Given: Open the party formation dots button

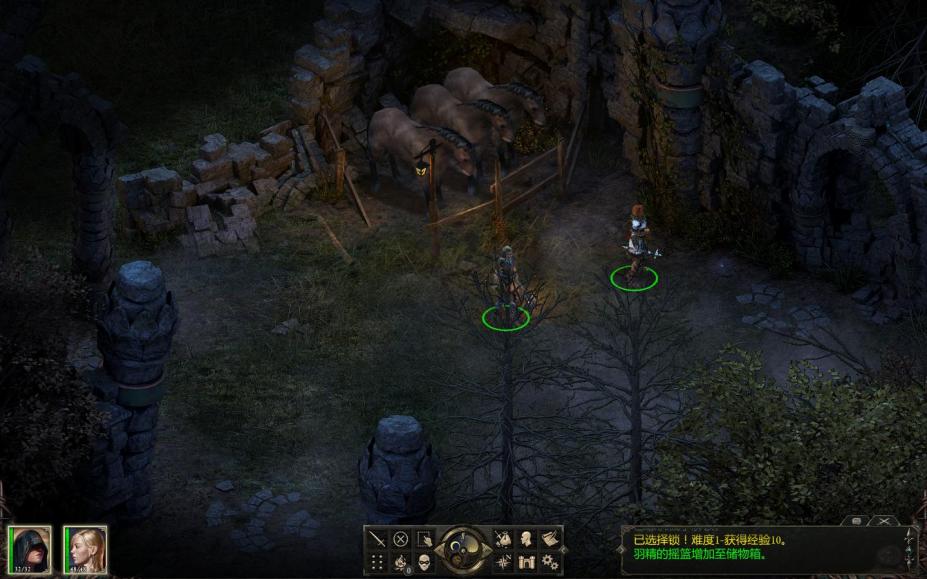Looking at the screenshot, I should 377,561.
